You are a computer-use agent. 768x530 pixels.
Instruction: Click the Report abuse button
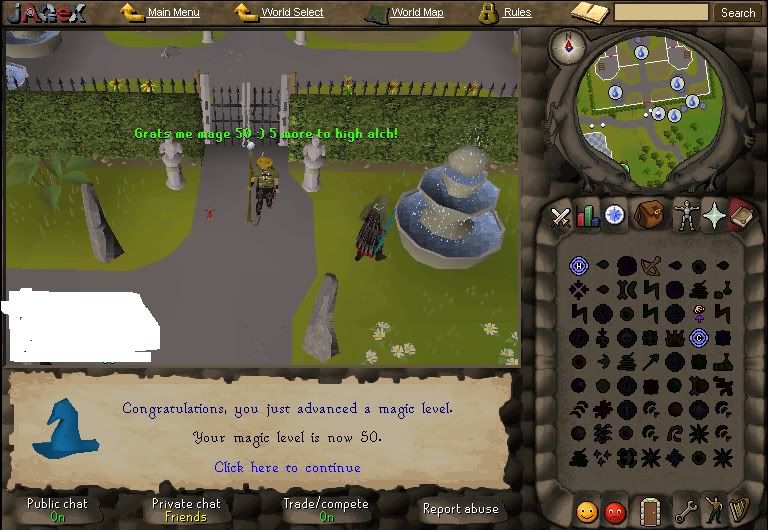pyautogui.click(x=459, y=509)
